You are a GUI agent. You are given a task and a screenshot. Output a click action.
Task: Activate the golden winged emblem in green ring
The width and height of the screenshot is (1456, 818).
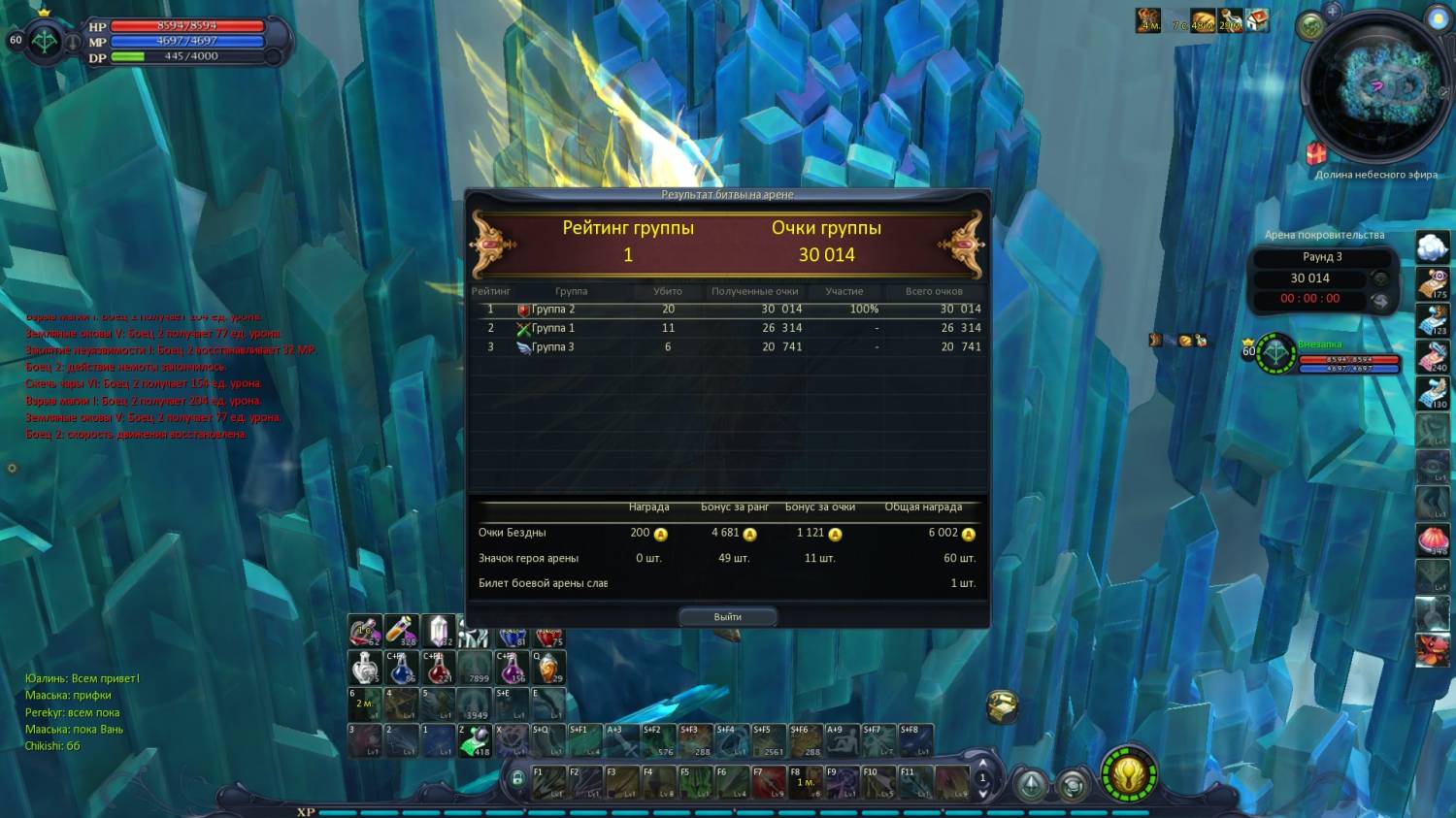[1129, 775]
